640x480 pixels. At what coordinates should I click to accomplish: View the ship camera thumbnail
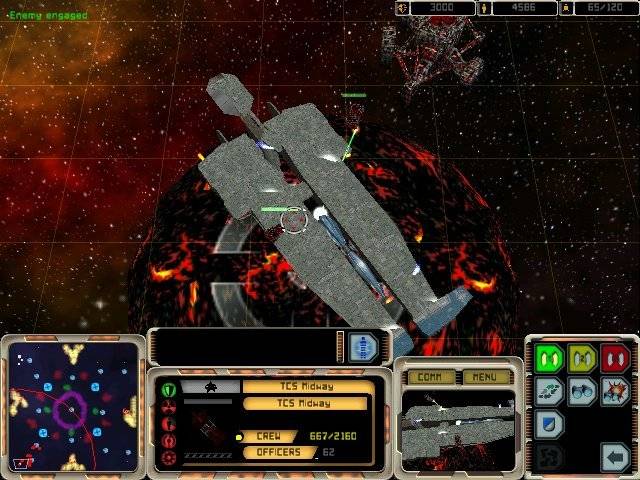(458, 424)
